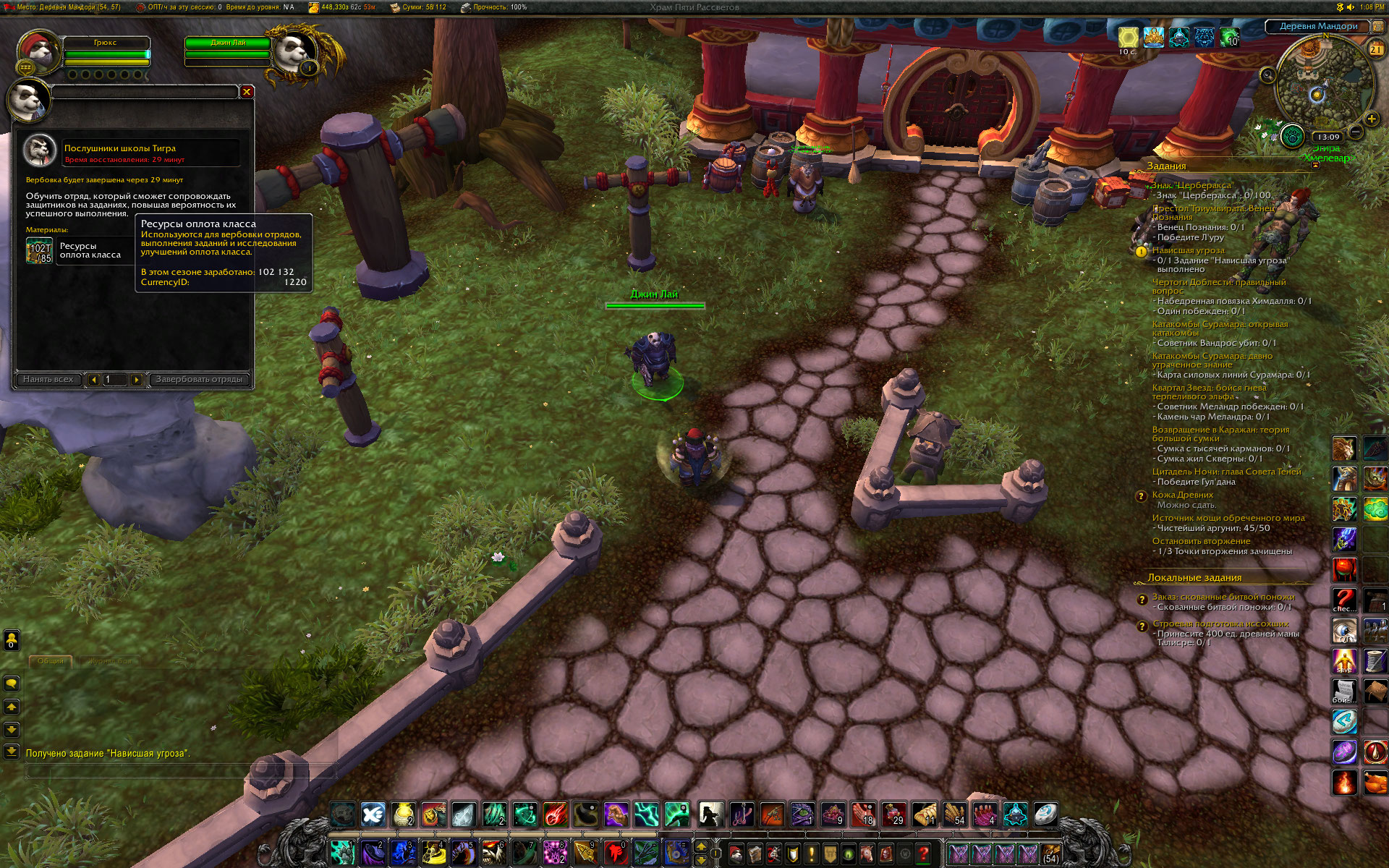This screenshot has width=1389, height=868.
Task: Select the Ресурсы оплота класса material icon
Action: [40, 251]
